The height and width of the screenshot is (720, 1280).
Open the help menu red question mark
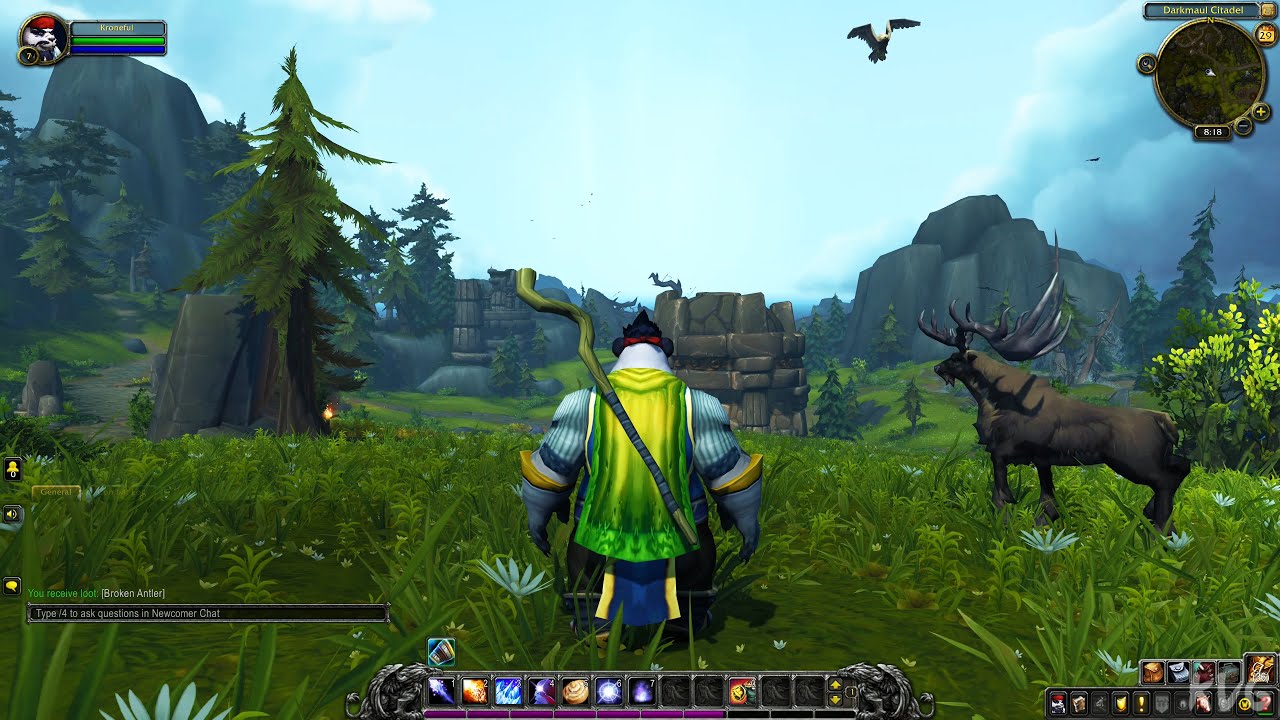(1263, 703)
